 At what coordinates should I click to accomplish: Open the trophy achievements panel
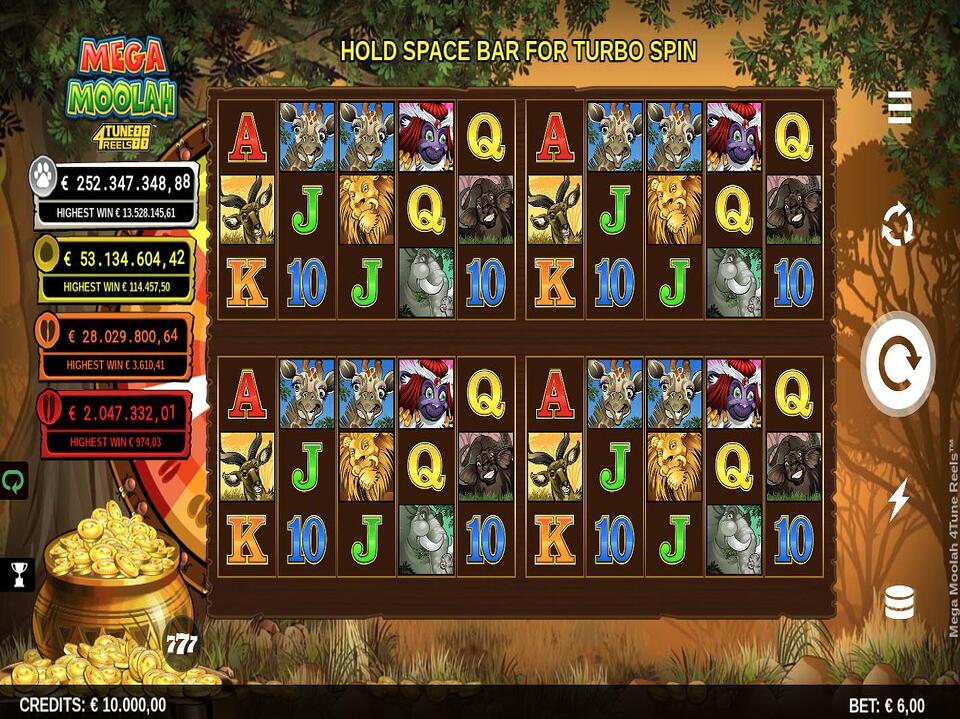17,573
